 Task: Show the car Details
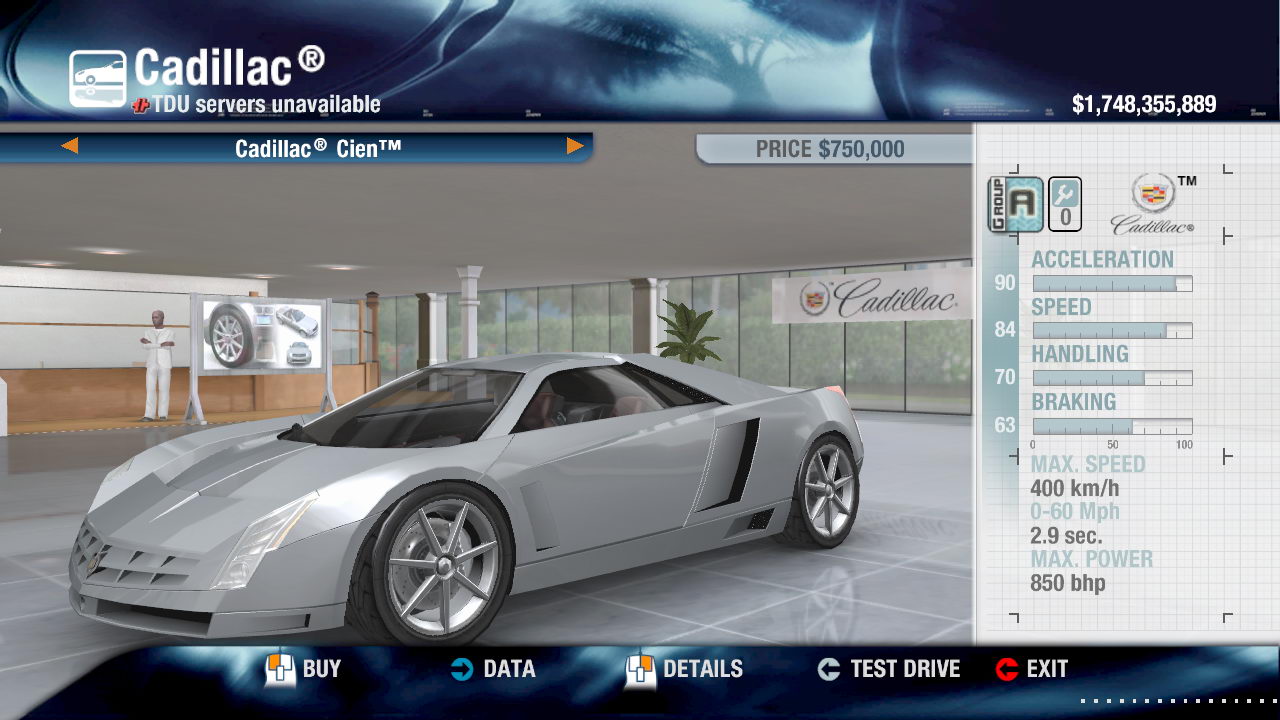click(685, 669)
